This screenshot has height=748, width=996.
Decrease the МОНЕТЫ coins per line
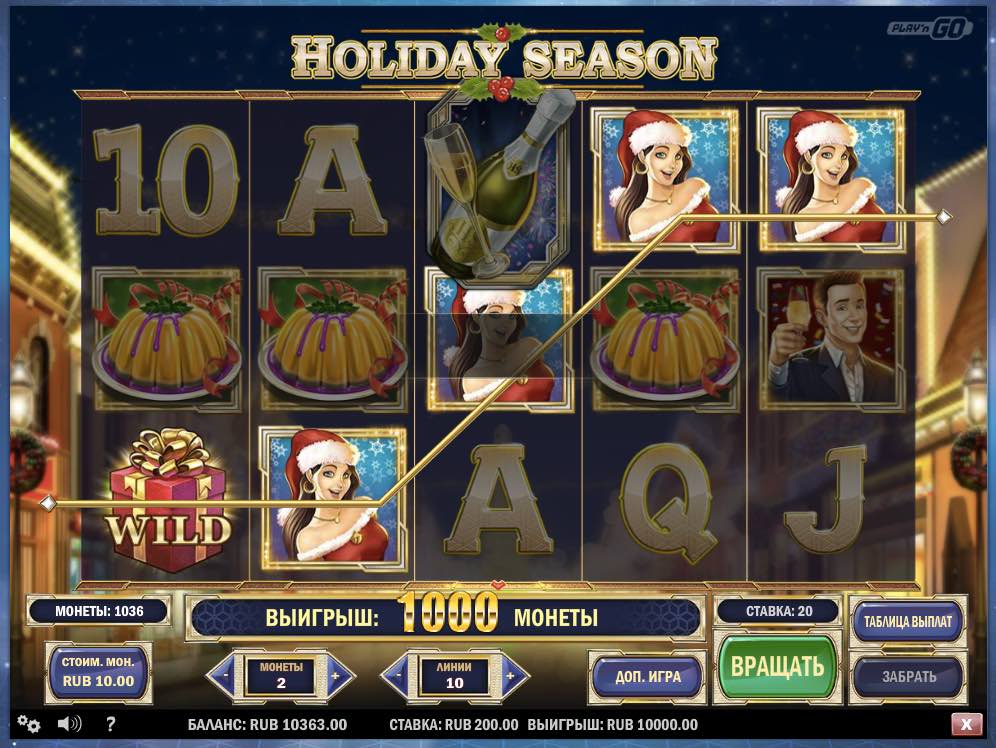coord(226,676)
